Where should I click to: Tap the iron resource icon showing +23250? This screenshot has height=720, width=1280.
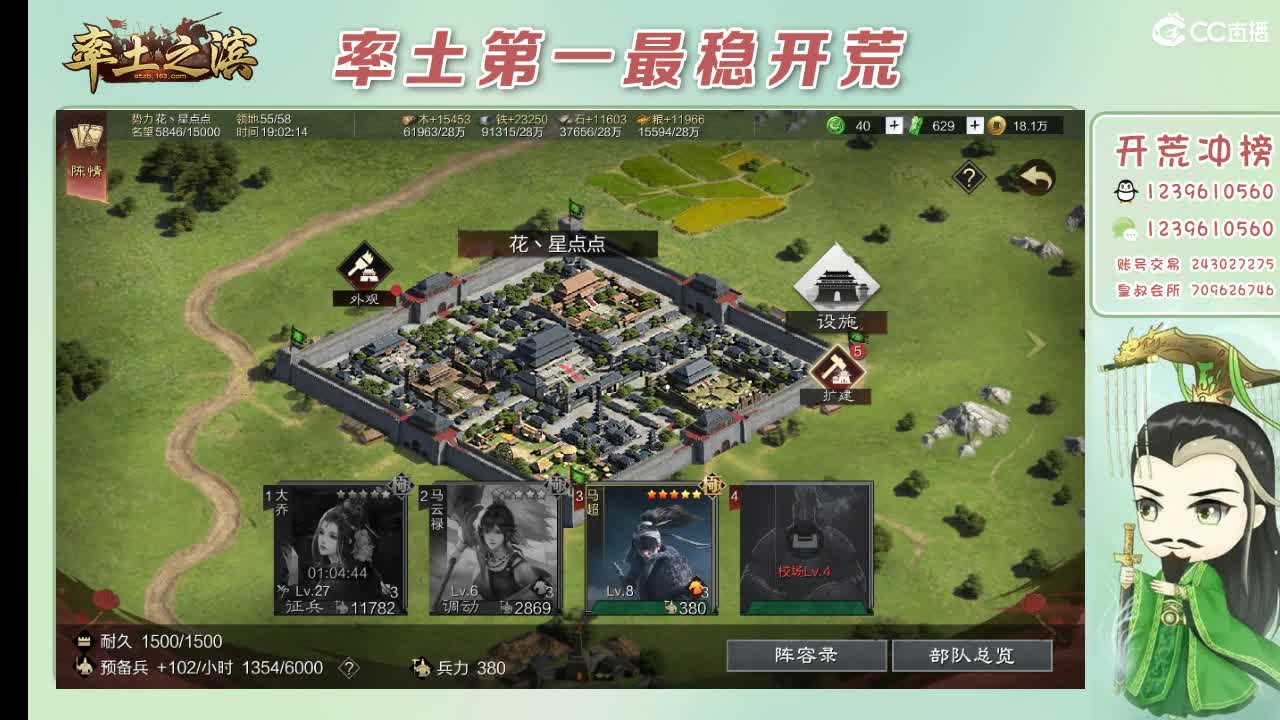pyautogui.click(x=488, y=120)
